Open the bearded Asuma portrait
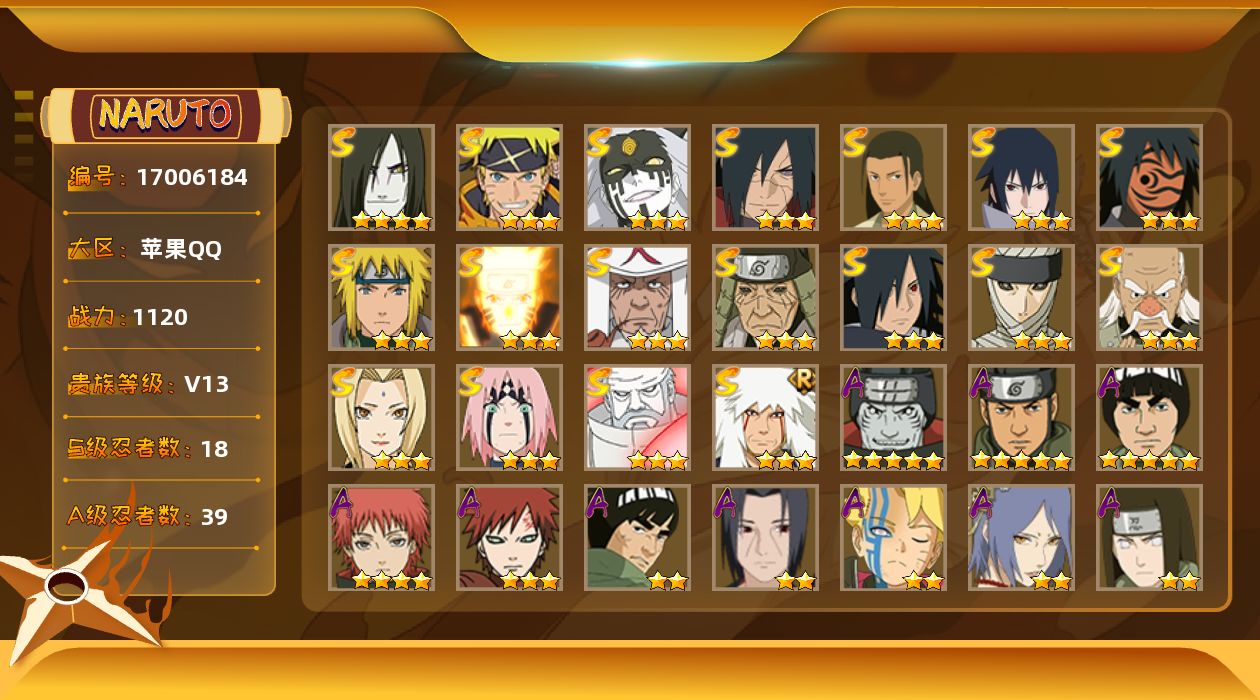 (x=1021, y=417)
